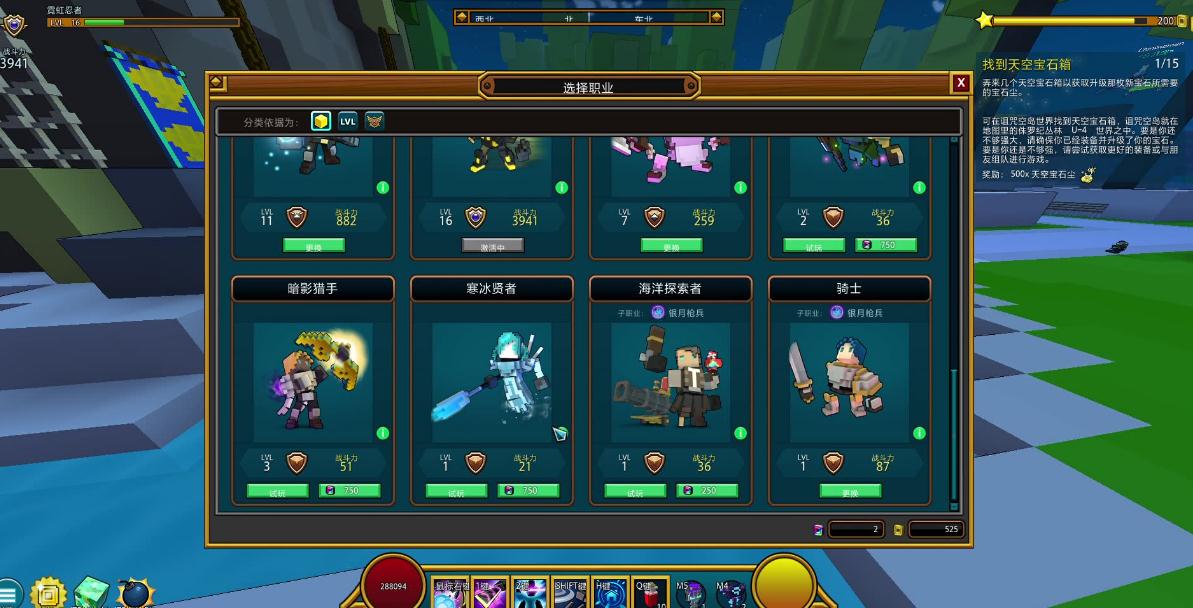Try out the Shadow Hunter (暗影猎手) class
Image resolution: width=1193 pixels, height=608 pixels.
277,491
